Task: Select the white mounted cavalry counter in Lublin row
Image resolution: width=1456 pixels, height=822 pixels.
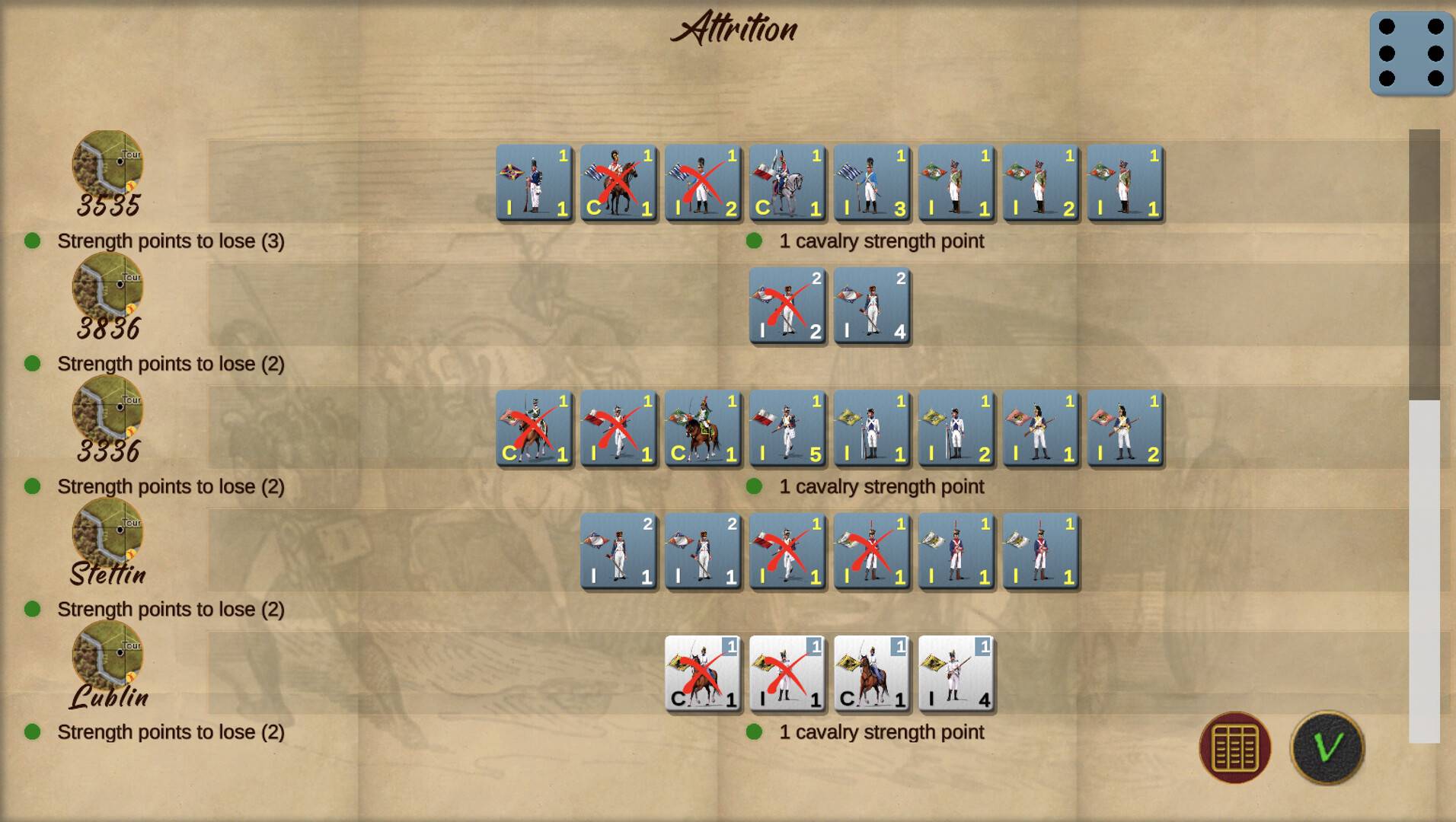Action: pyautogui.click(x=870, y=674)
